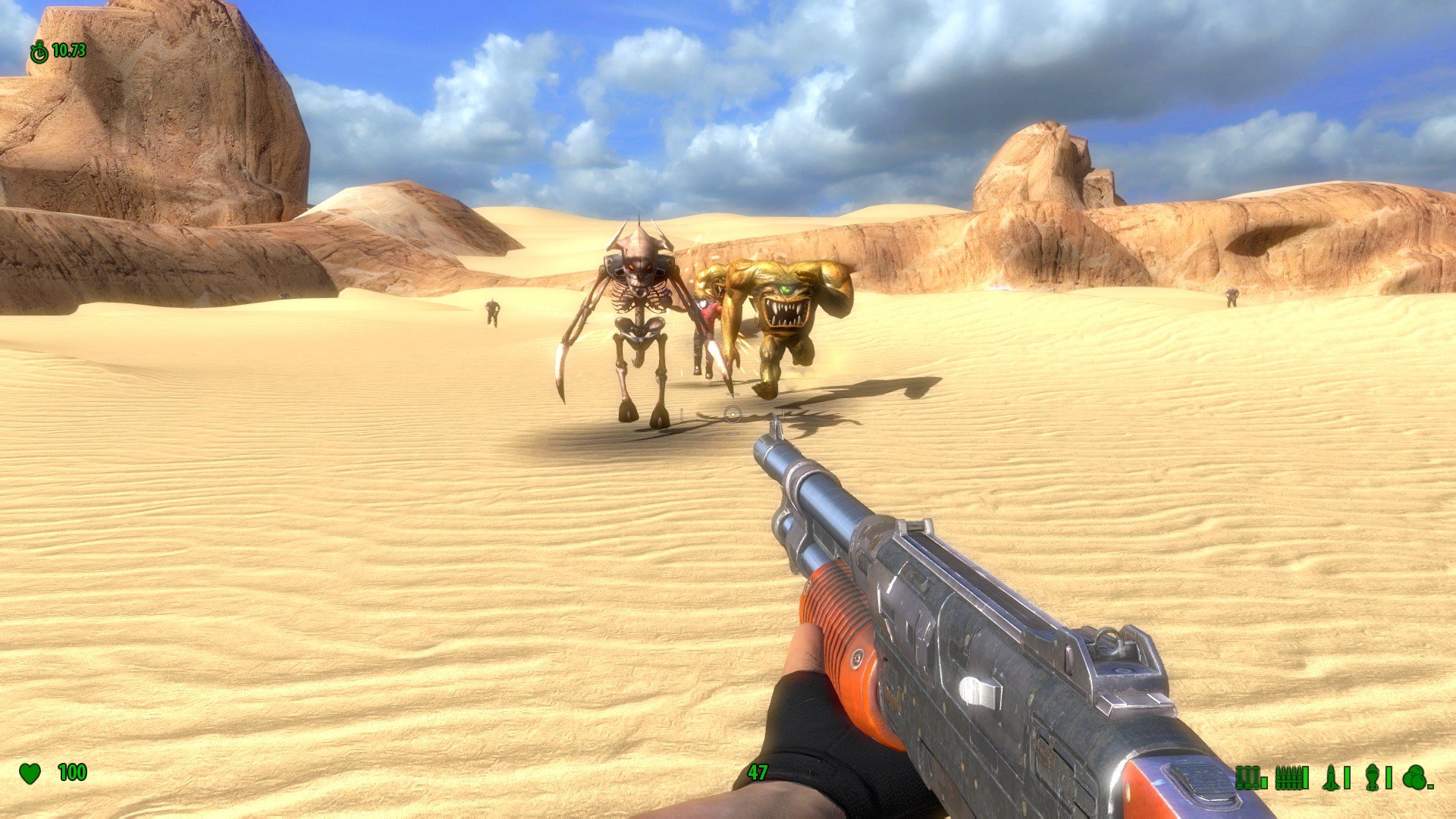Click the small bar beside the cannonball icon
The height and width of the screenshot is (819, 1456).
coord(1432,787)
